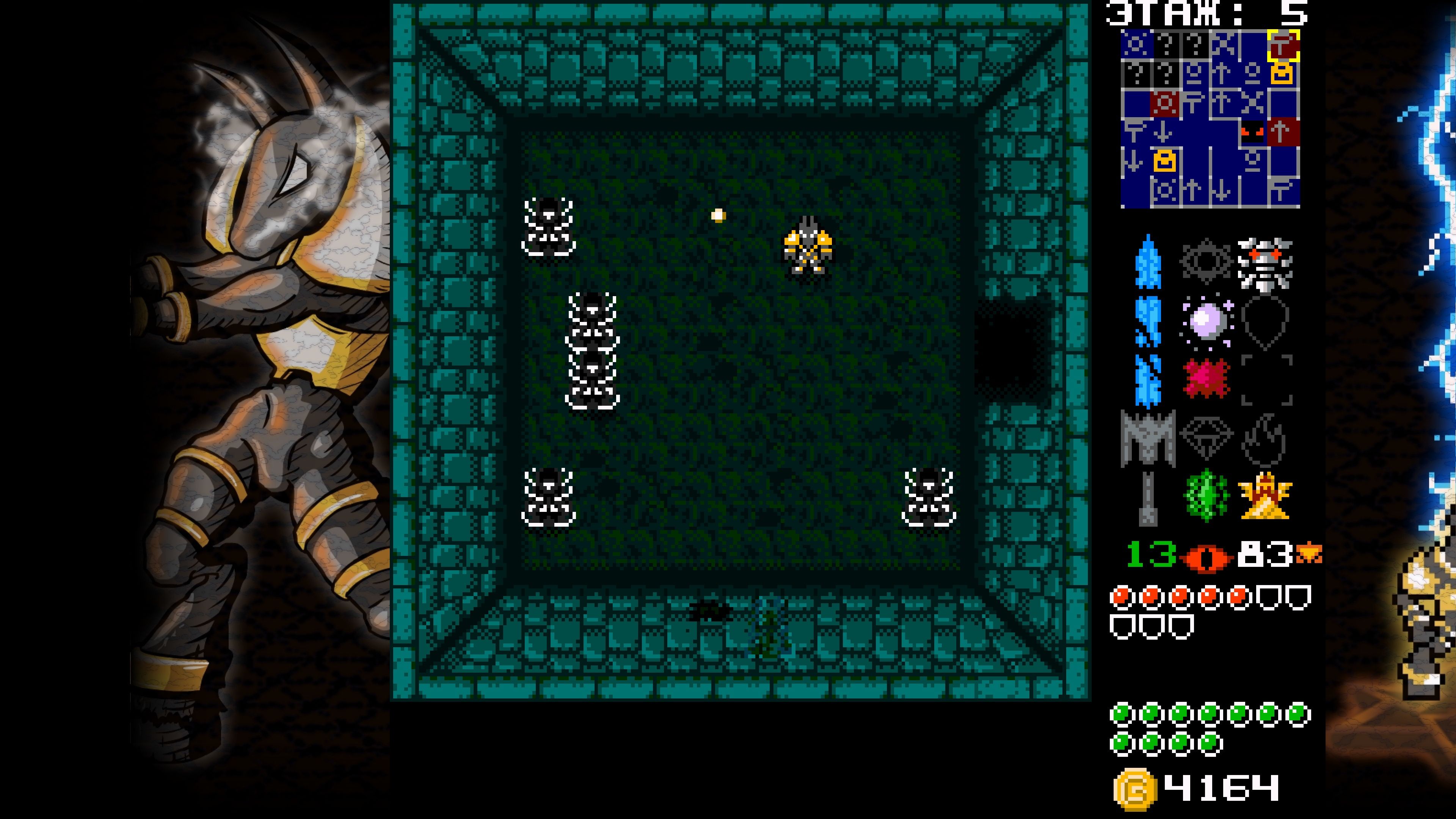Toggle the grayed-out eye ability slot

click(1207, 259)
